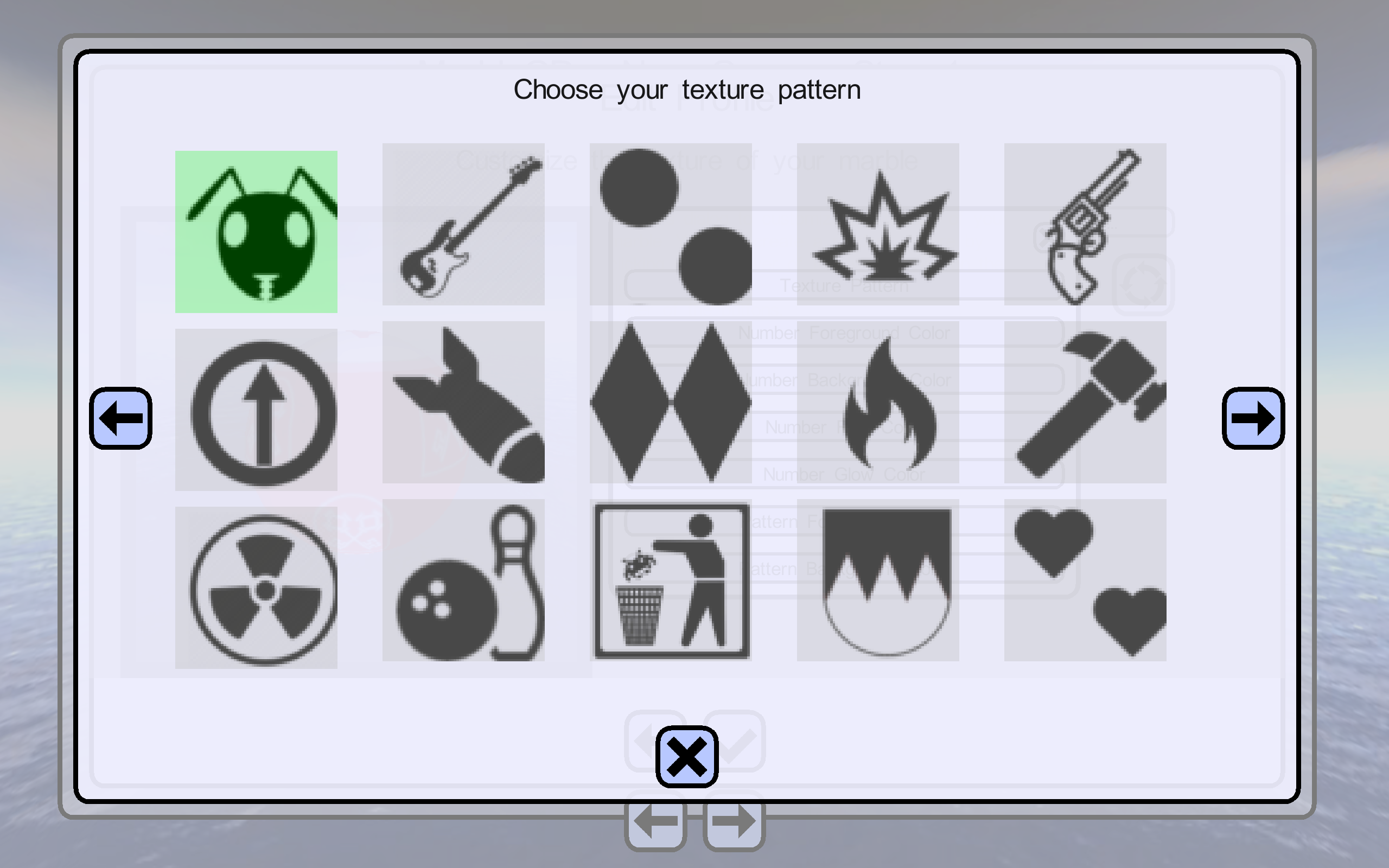
Task: Pick the person littering bin pattern
Action: click(x=671, y=580)
